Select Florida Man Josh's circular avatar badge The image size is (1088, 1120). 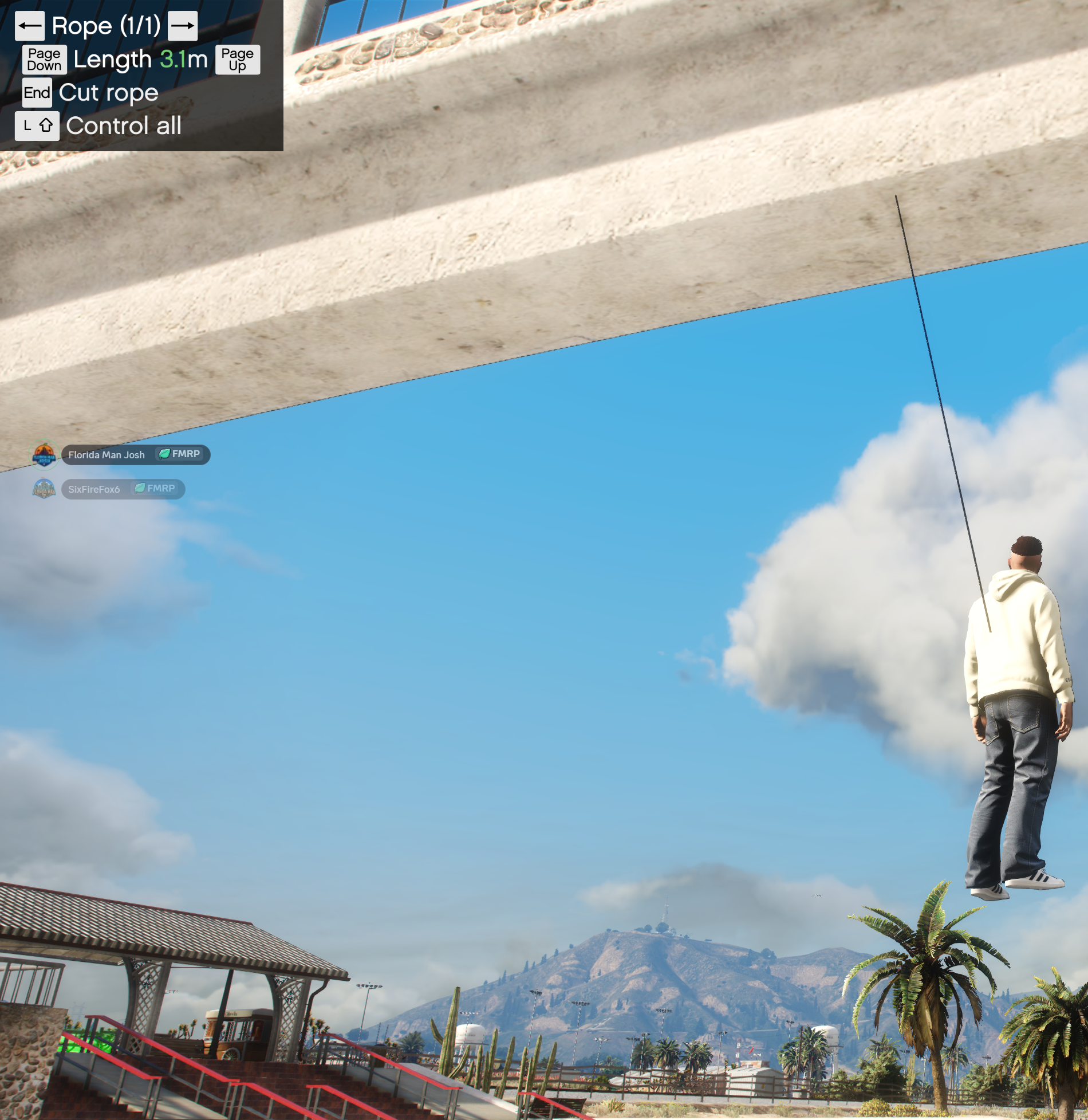(x=45, y=454)
